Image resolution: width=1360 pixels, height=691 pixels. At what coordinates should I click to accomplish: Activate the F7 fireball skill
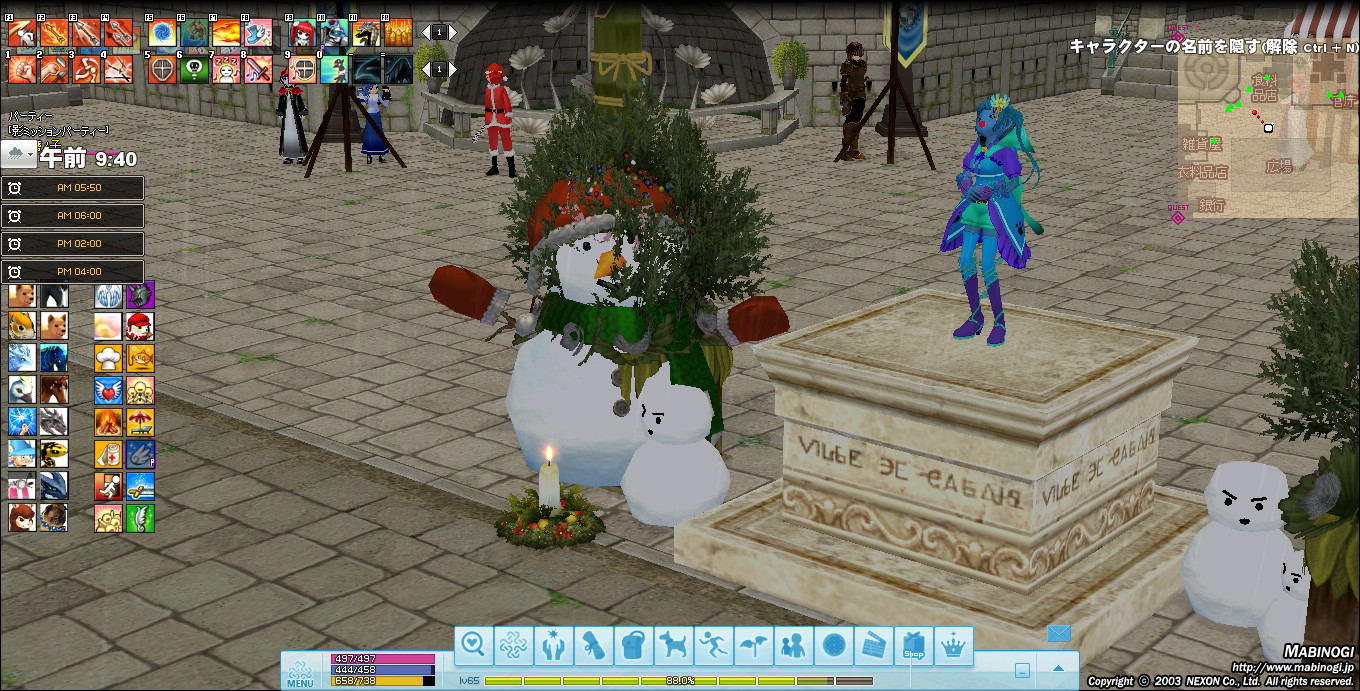[226, 34]
